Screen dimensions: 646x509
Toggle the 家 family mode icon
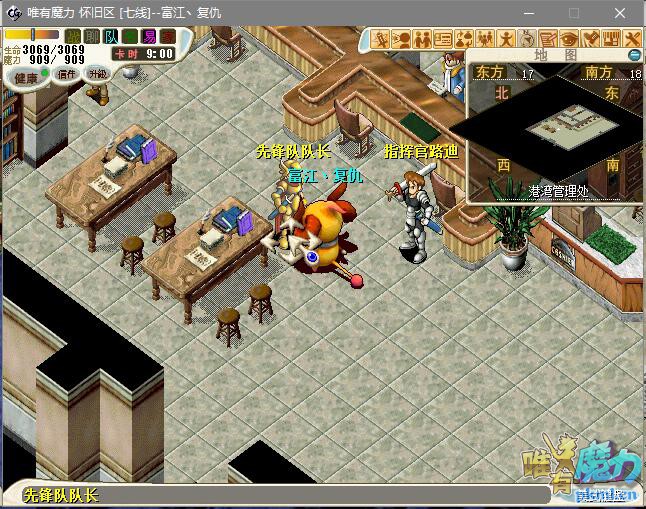pyautogui.click(x=166, y=36)
